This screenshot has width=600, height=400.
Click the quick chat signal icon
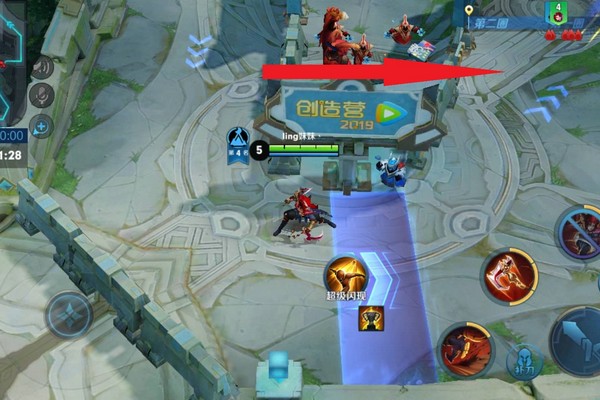tap(42, 68)
